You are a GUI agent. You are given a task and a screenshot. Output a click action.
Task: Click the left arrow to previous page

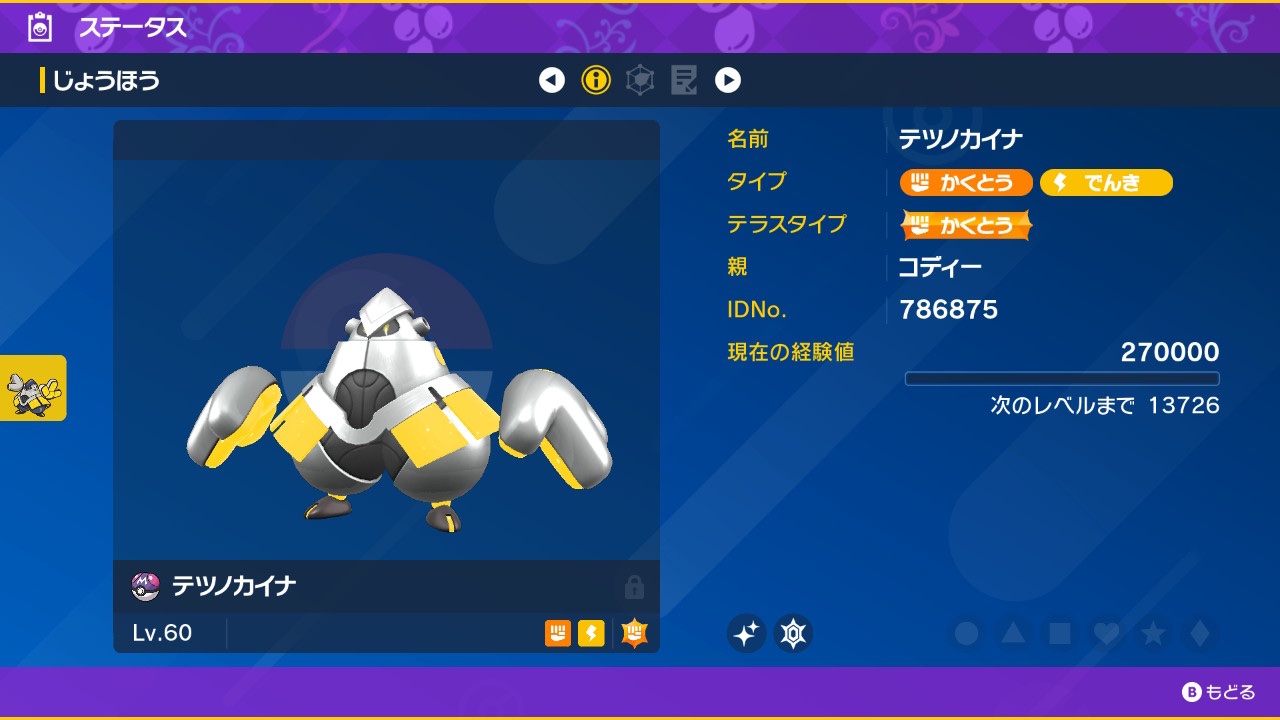[552, 80]
